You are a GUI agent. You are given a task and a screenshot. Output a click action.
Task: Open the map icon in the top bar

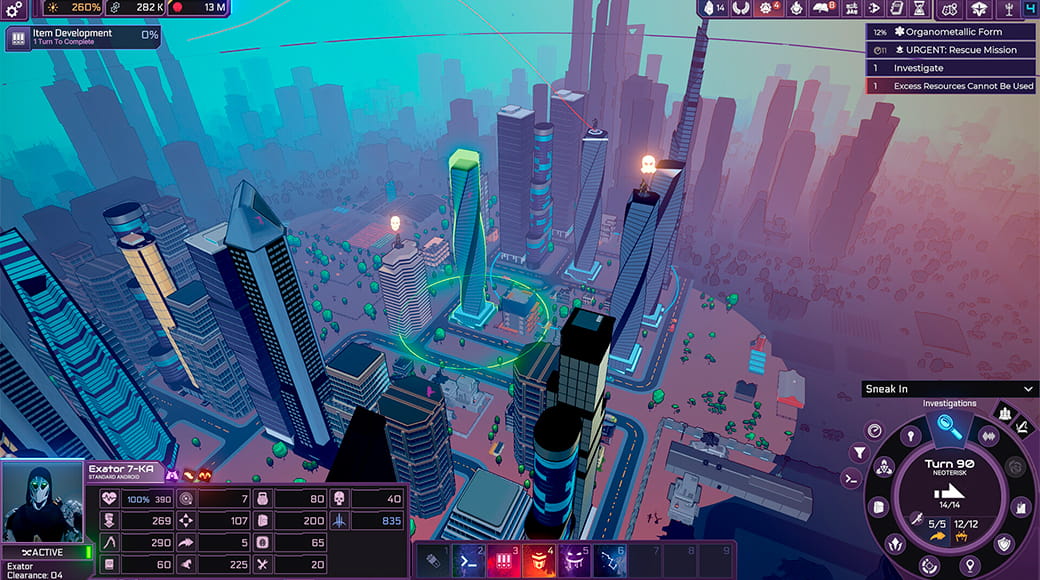pyautogui.click(x=950, y=10)
